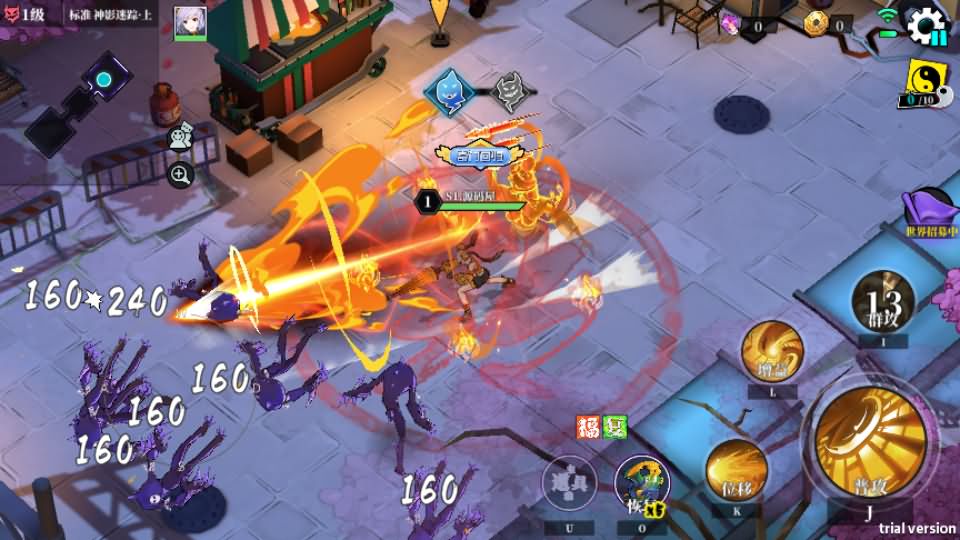Click the gold coin currency icon
Viewport: 960px width, 540px height.
click(816, 24)
